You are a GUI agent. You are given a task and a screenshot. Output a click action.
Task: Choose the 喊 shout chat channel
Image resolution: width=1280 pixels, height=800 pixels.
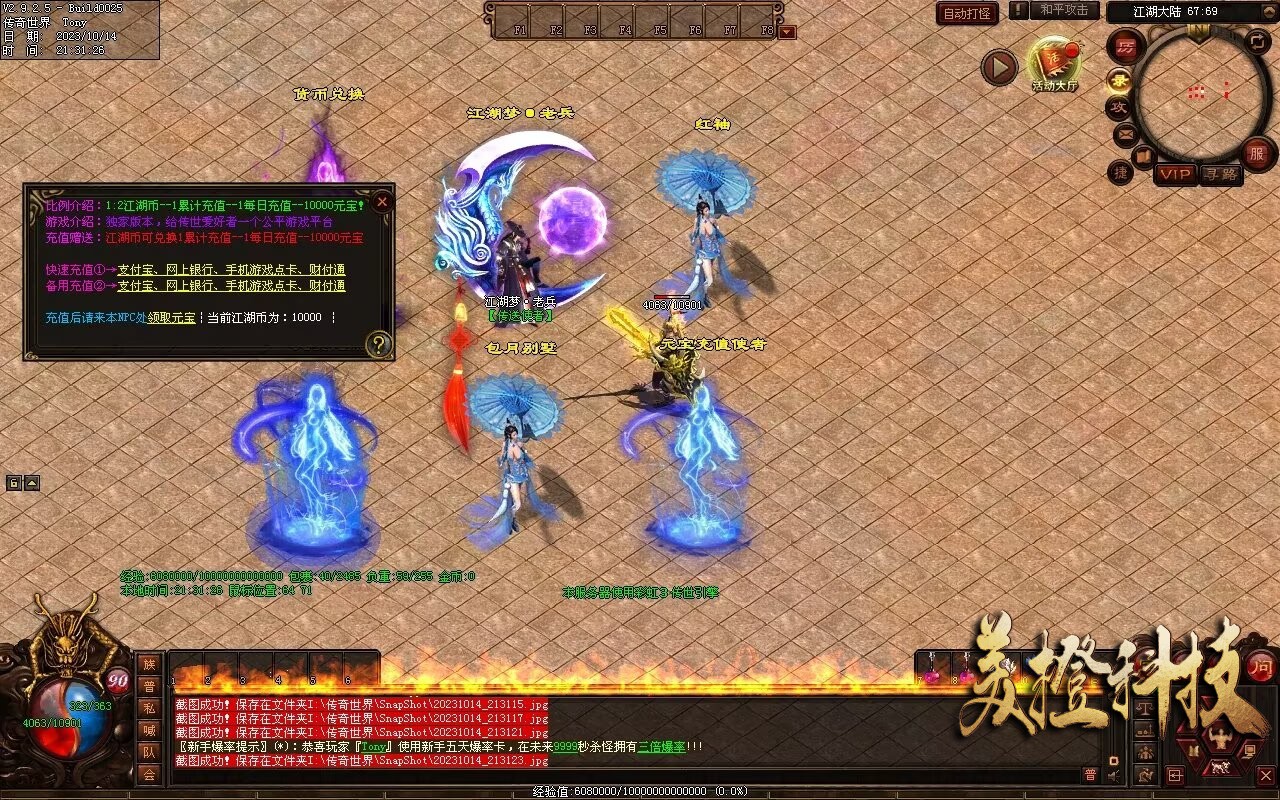coord(149,730)
